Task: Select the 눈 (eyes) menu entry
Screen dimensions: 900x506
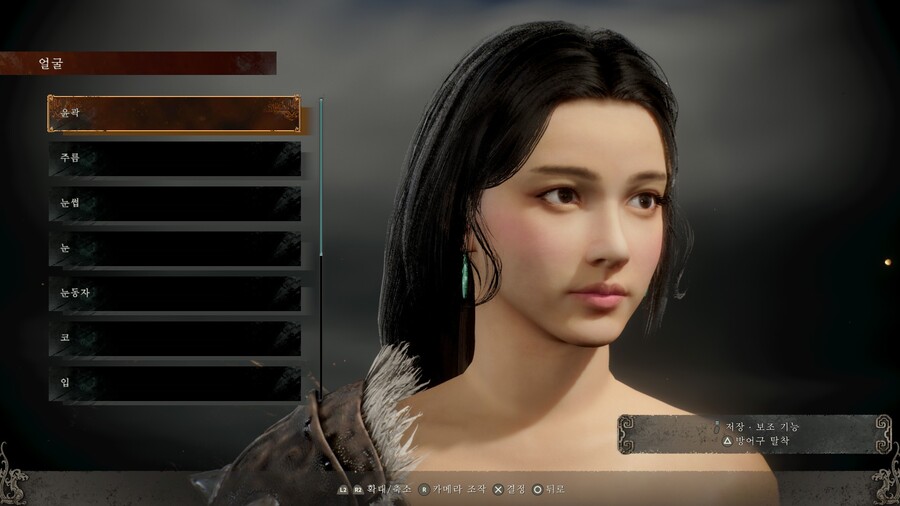Action: pyautogui.click(x=174, y=248)
